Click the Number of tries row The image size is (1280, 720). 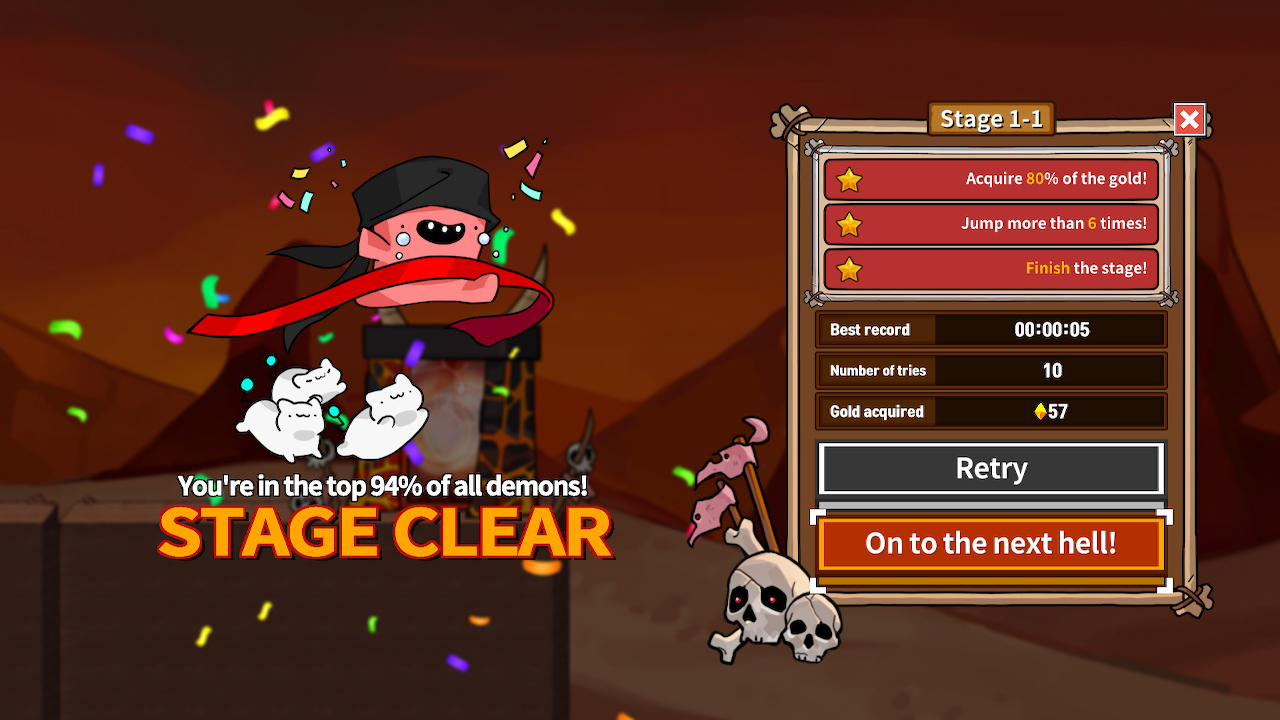(x=991, y=370)
